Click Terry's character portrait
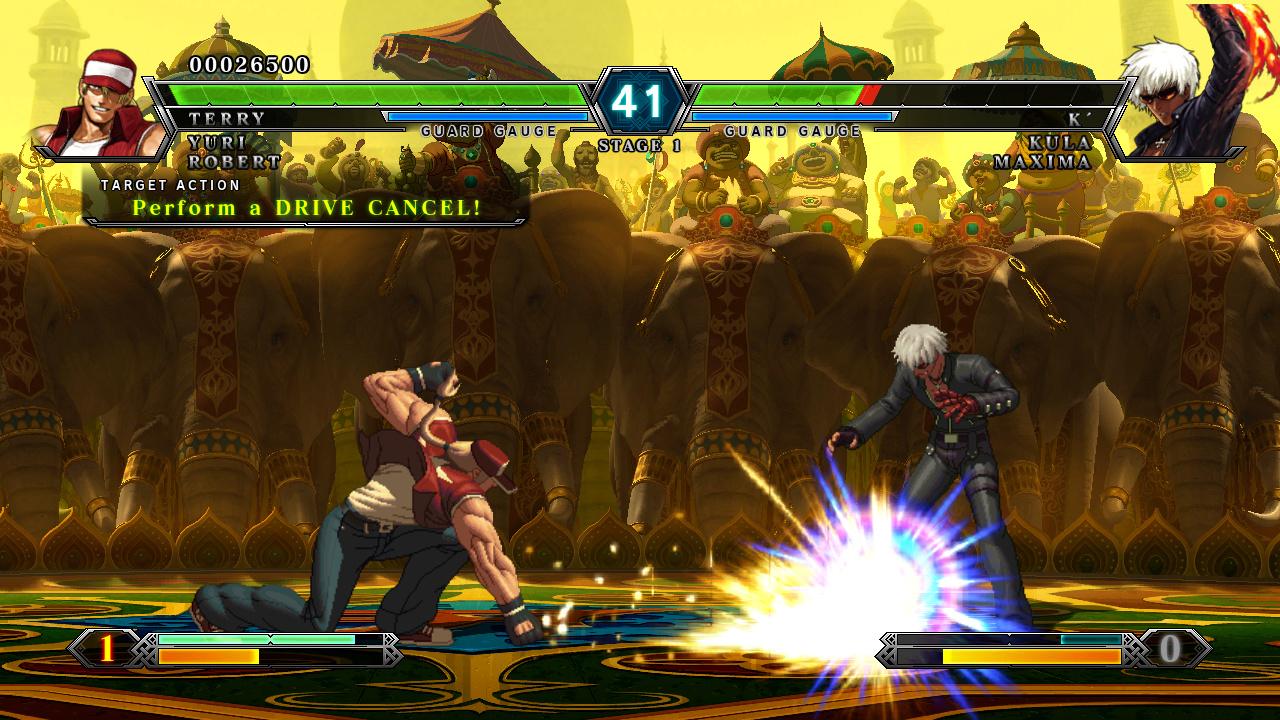 pos(95,95)
